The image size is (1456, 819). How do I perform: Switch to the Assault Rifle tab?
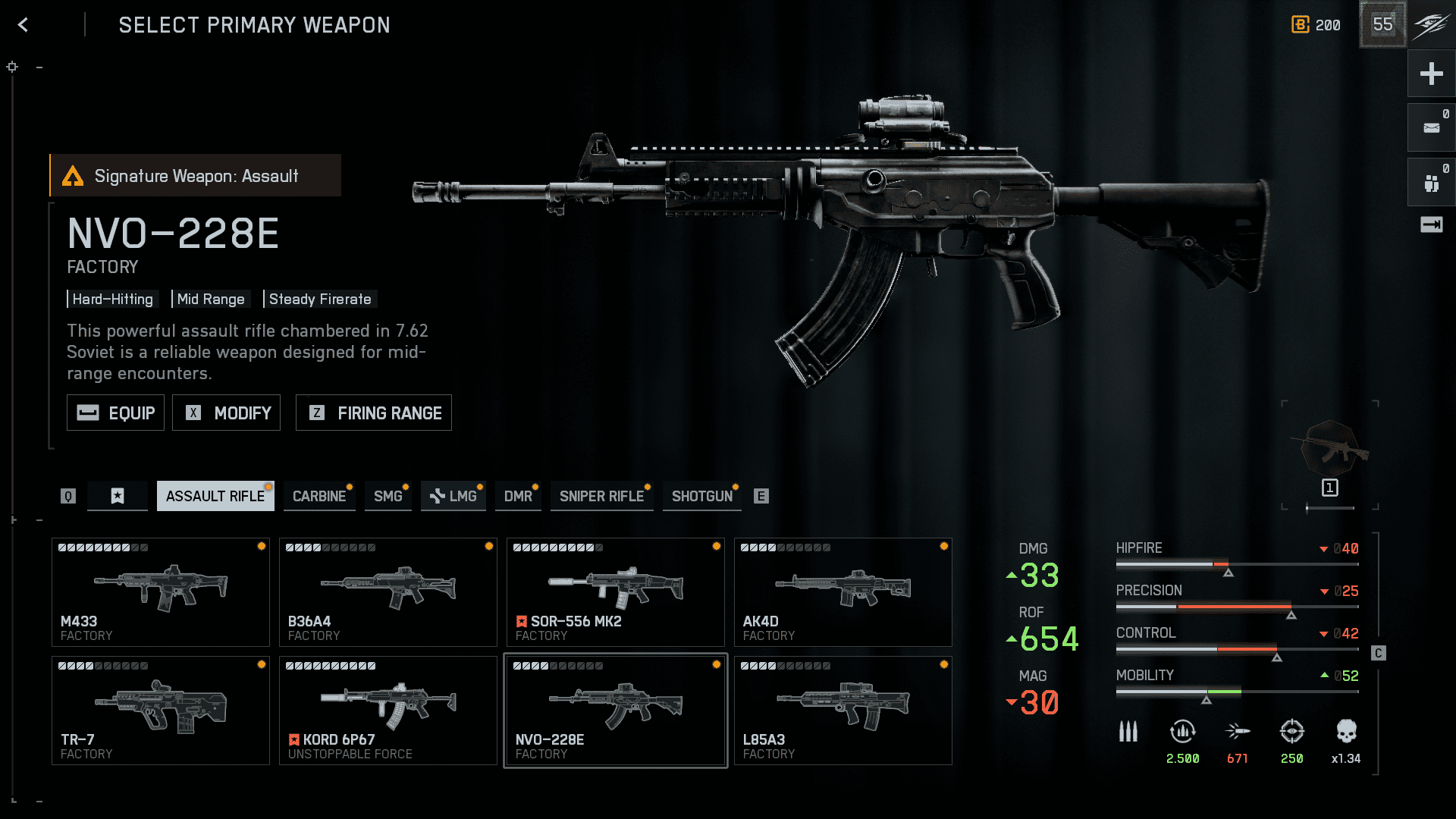pos(215,496)
